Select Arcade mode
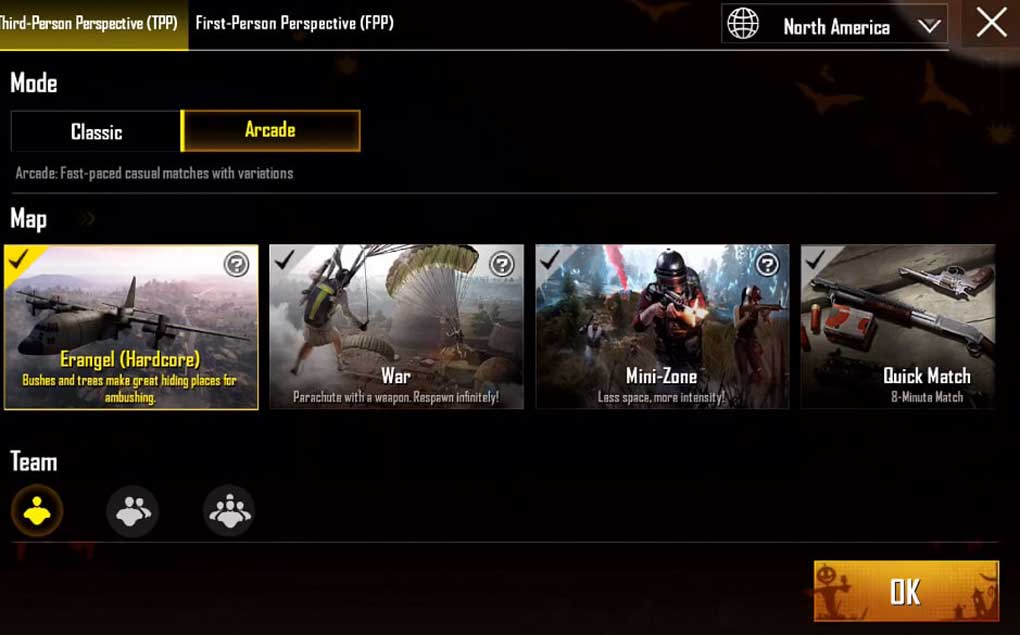The height and width of the screenshot is (635, 1020). click(x=270, y=130)
